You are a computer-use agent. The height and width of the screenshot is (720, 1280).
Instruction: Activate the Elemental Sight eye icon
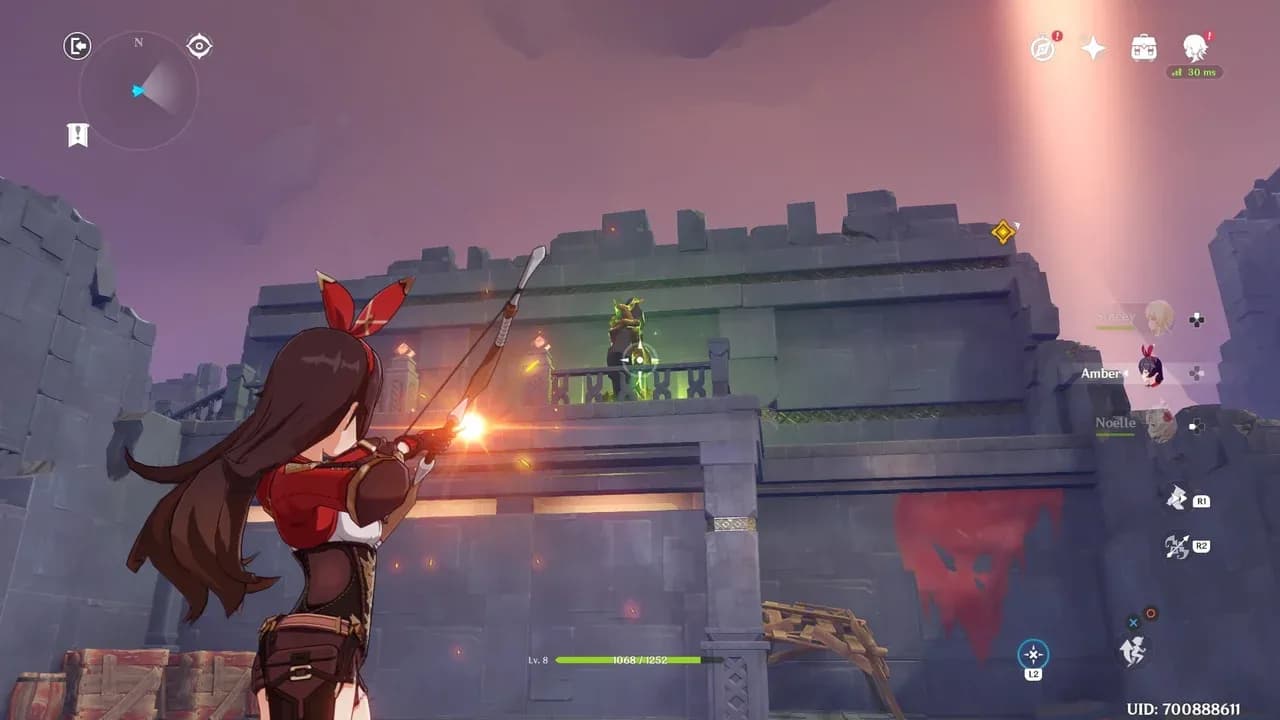[x=199, y=46]
